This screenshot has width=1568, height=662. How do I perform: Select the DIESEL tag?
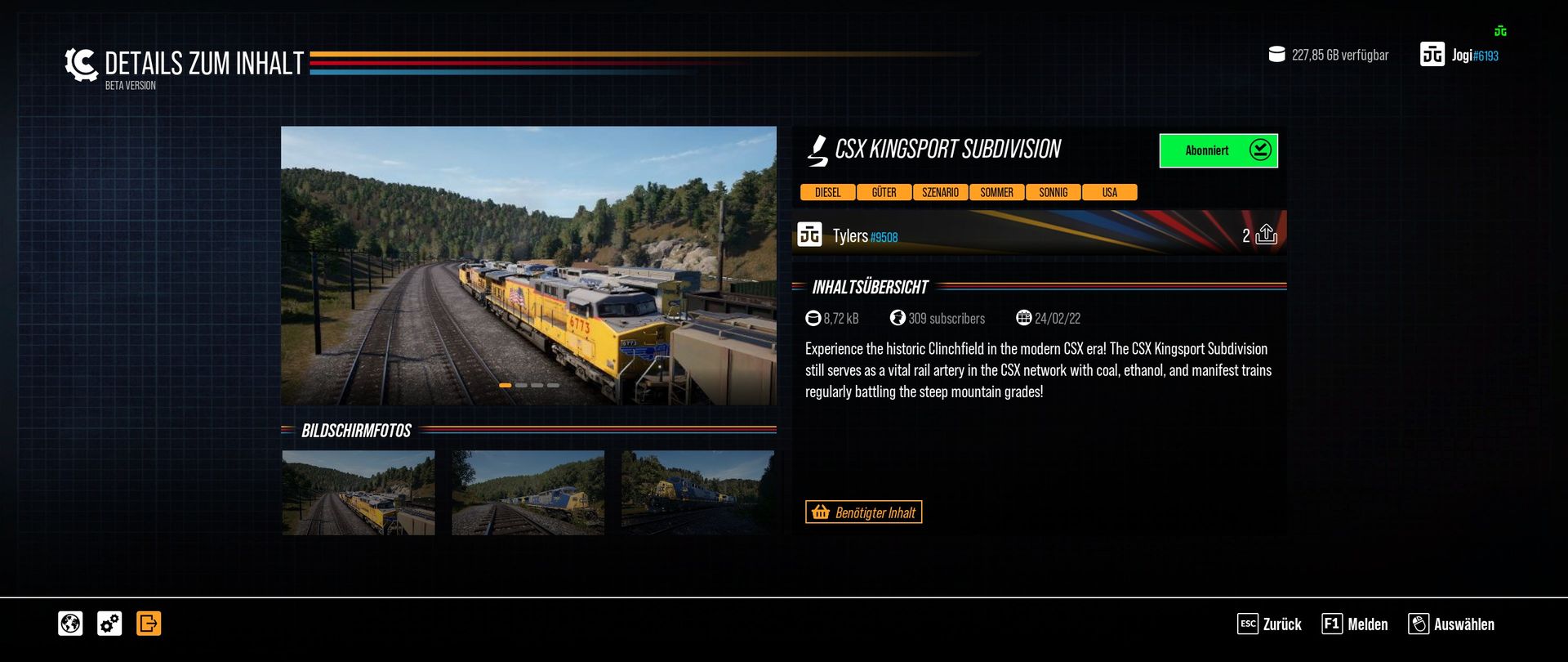(x=827, y=193)
